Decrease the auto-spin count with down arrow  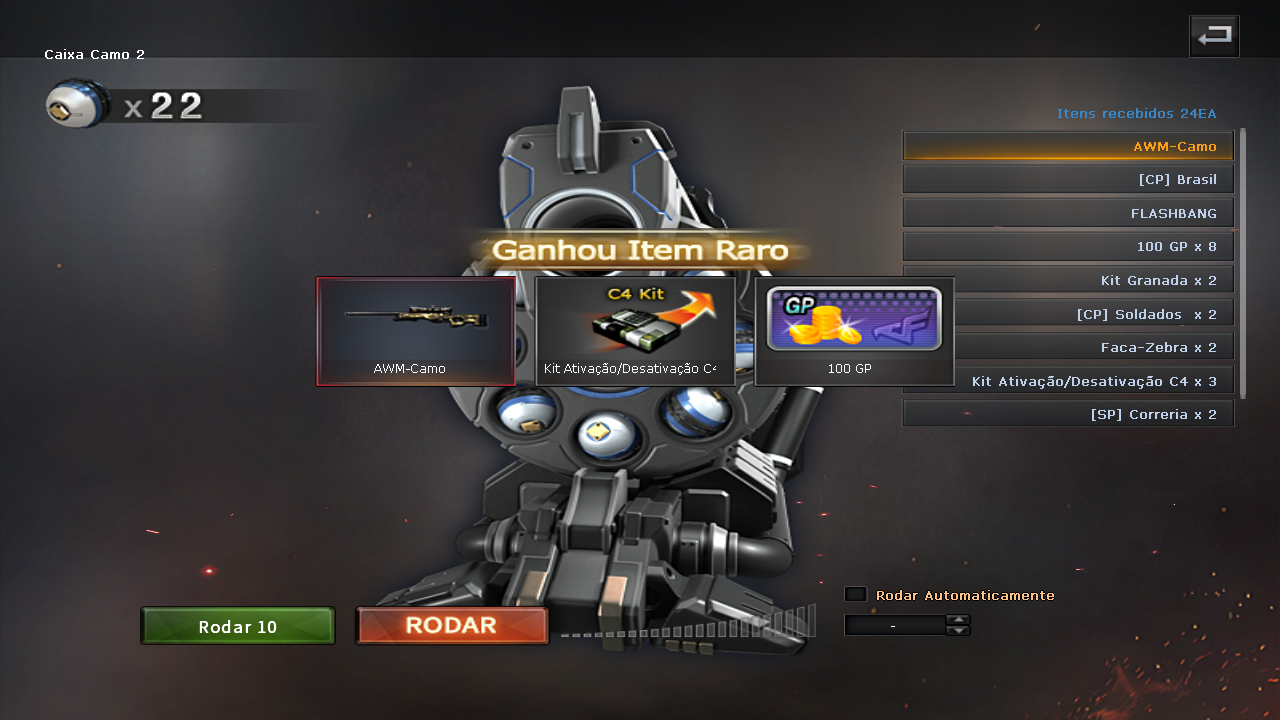pos(958,631)
